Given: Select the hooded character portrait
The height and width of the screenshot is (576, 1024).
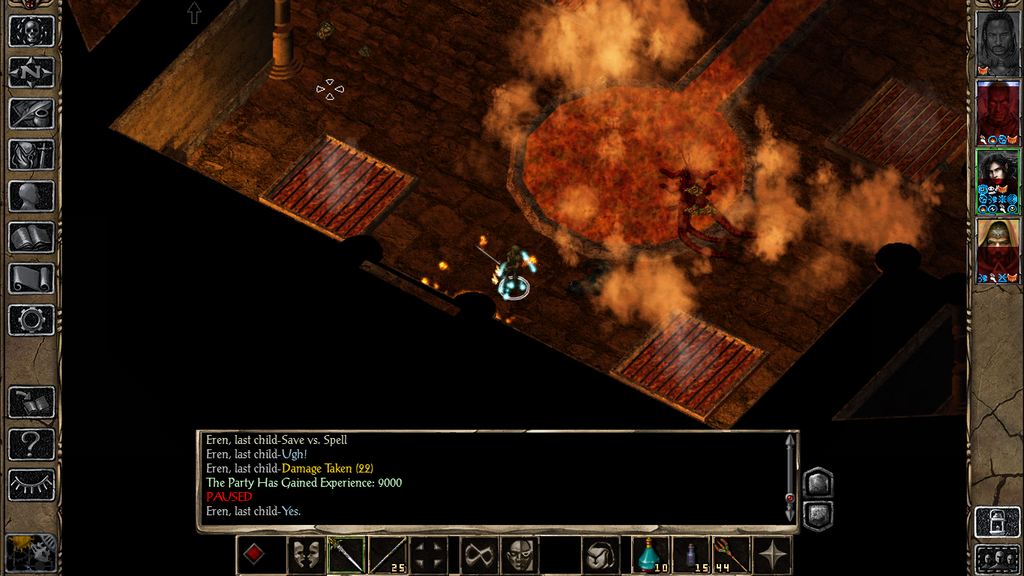Looking at the screenshot, I should pos(997,248).
